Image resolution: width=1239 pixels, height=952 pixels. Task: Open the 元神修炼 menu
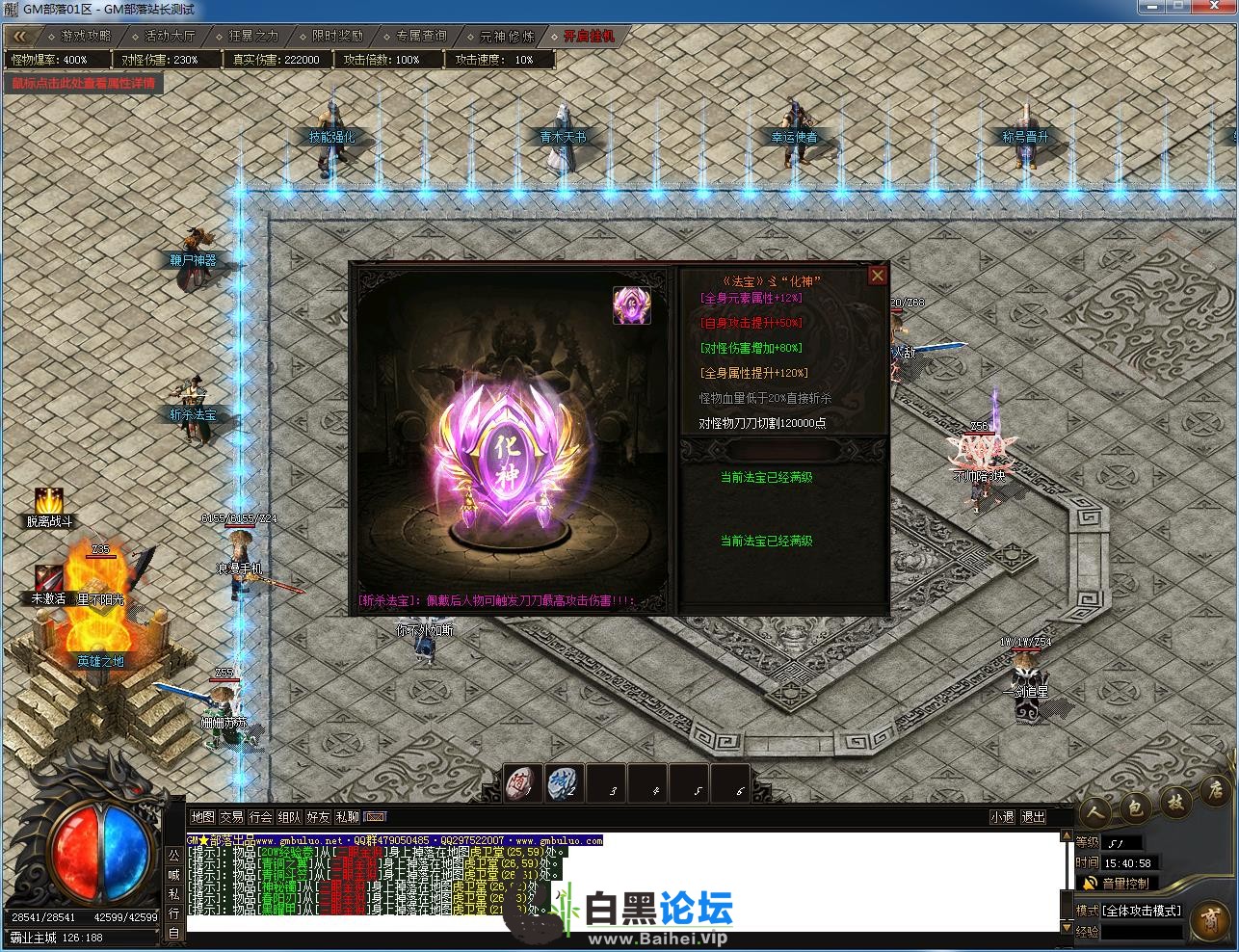(506, 36)
